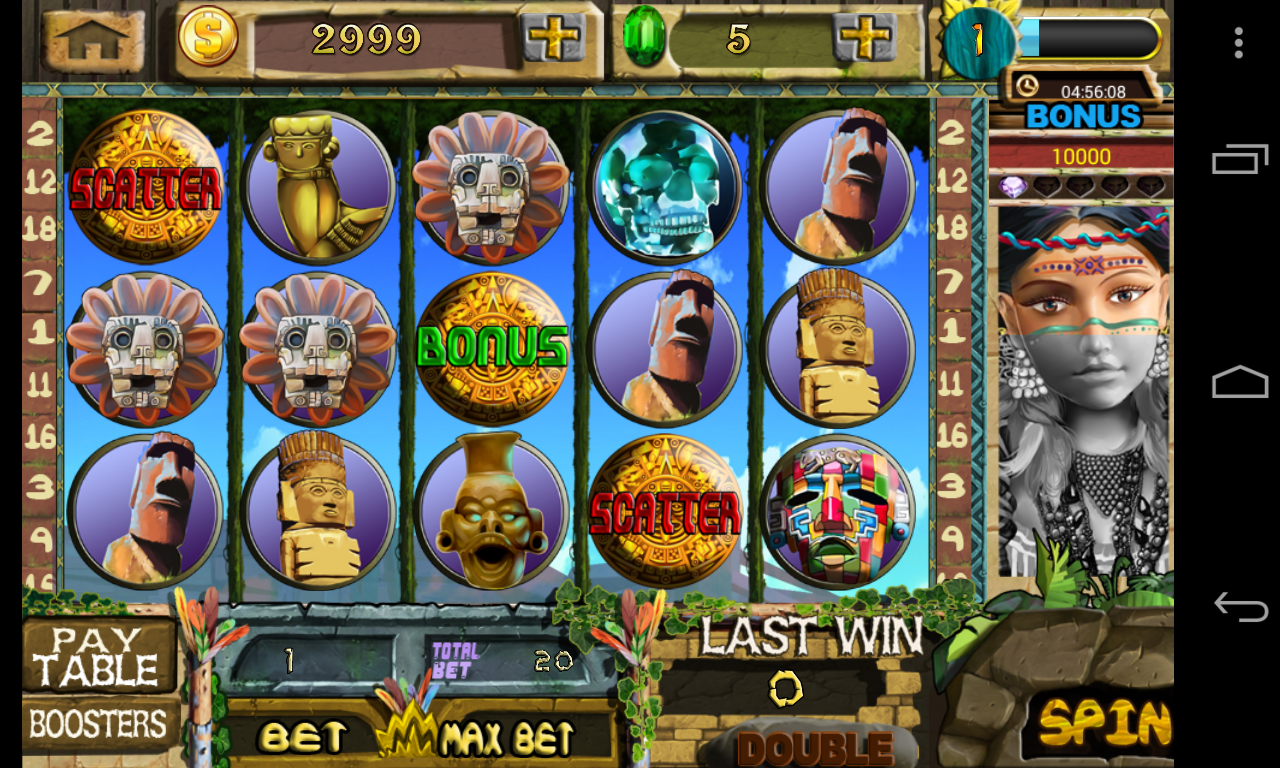Buy more green gems with plus button
Viewport: 1280px width, 768px height.
pos(865,38)
